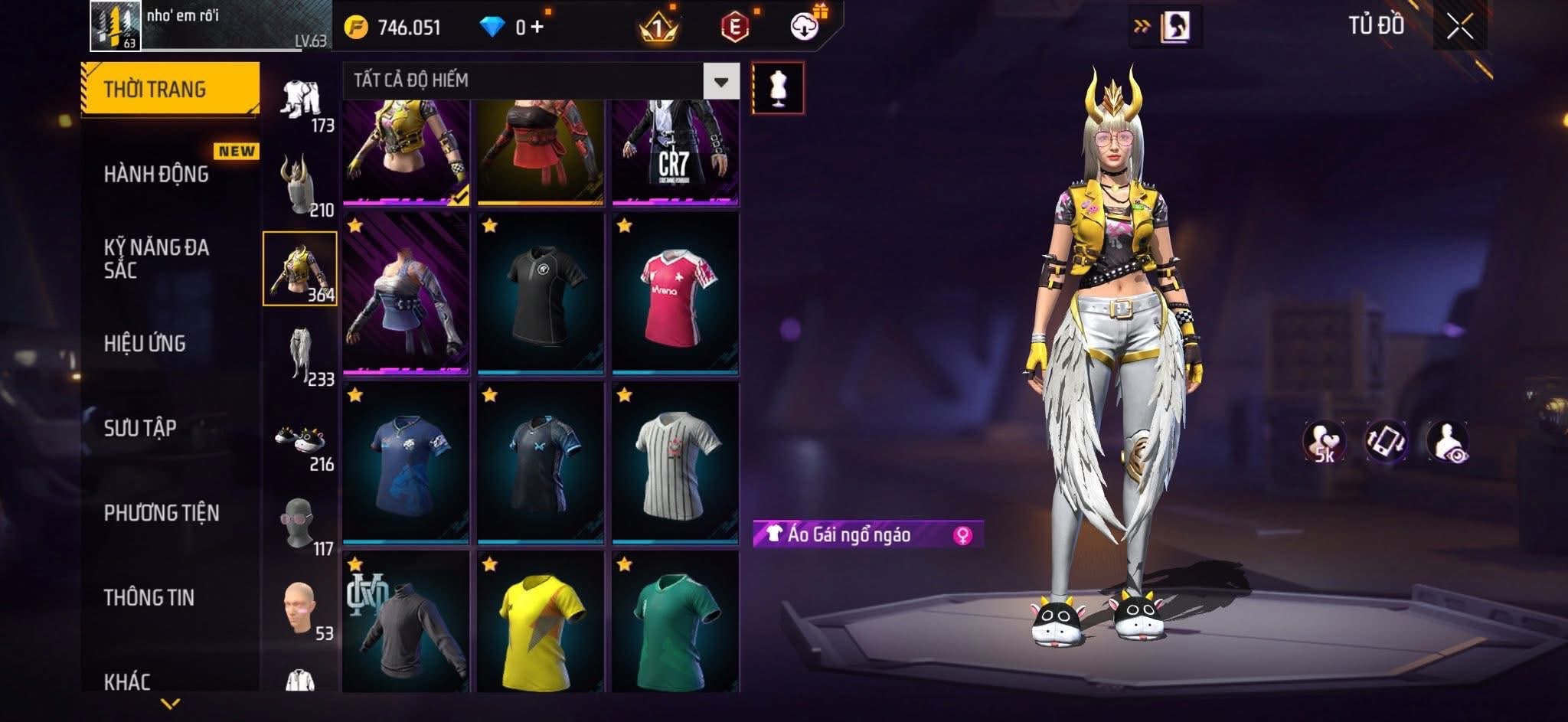Show the PHƯƠNG TIỆN tab
The image size is (1568, 722).
point(162,513)
